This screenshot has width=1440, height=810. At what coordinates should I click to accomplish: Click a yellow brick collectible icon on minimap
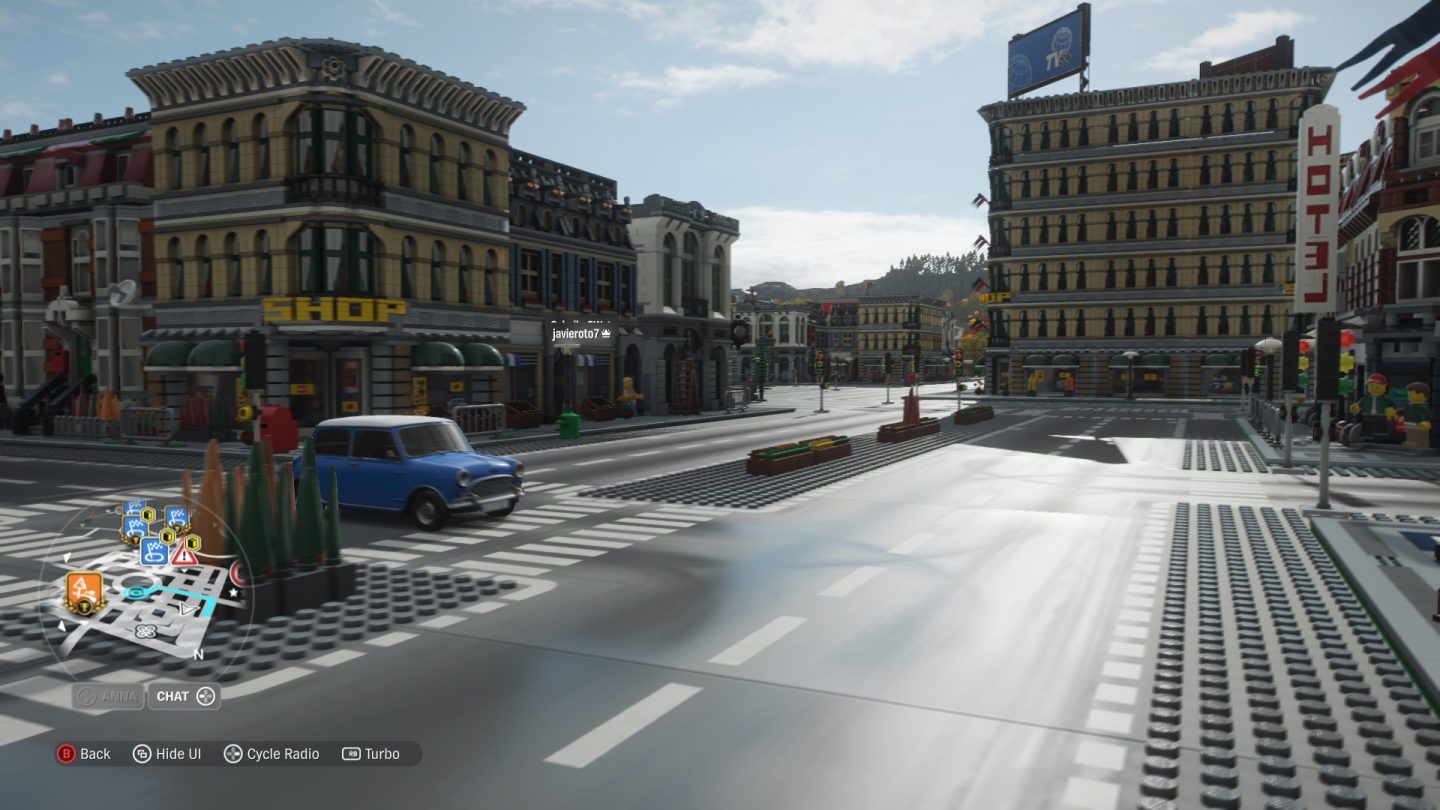point(166,536)
